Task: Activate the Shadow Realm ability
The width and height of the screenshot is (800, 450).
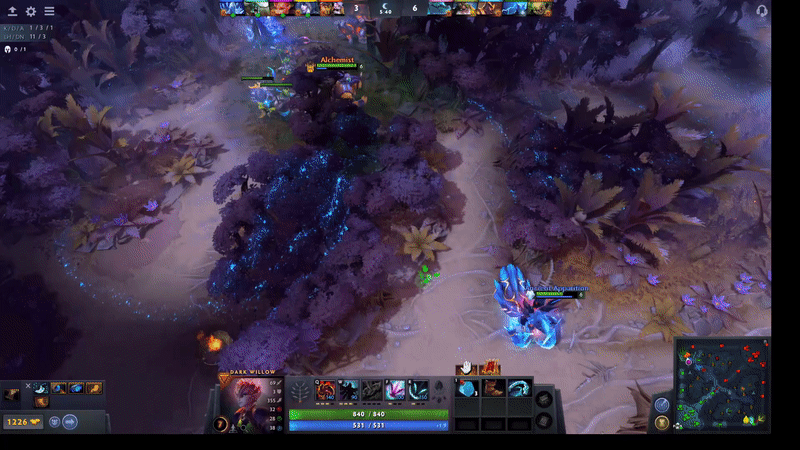Action: 348,390
